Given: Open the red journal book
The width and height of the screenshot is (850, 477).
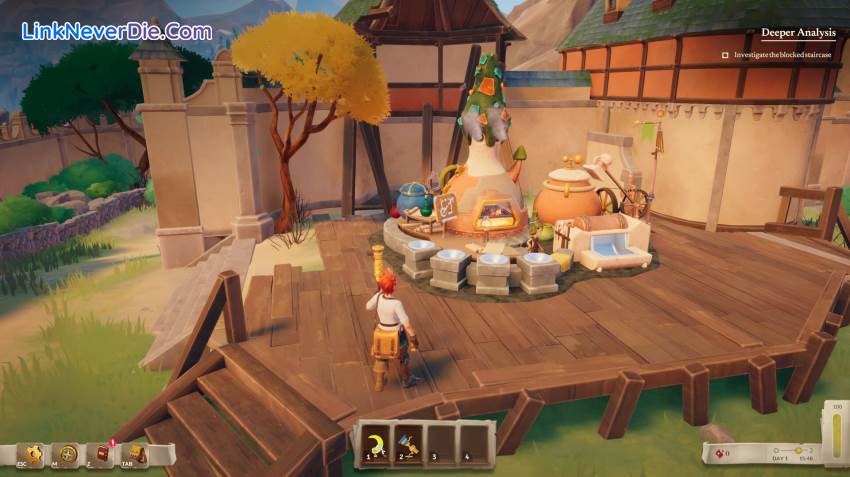Looking at the screenshot, I should click(x=104, y=454).
